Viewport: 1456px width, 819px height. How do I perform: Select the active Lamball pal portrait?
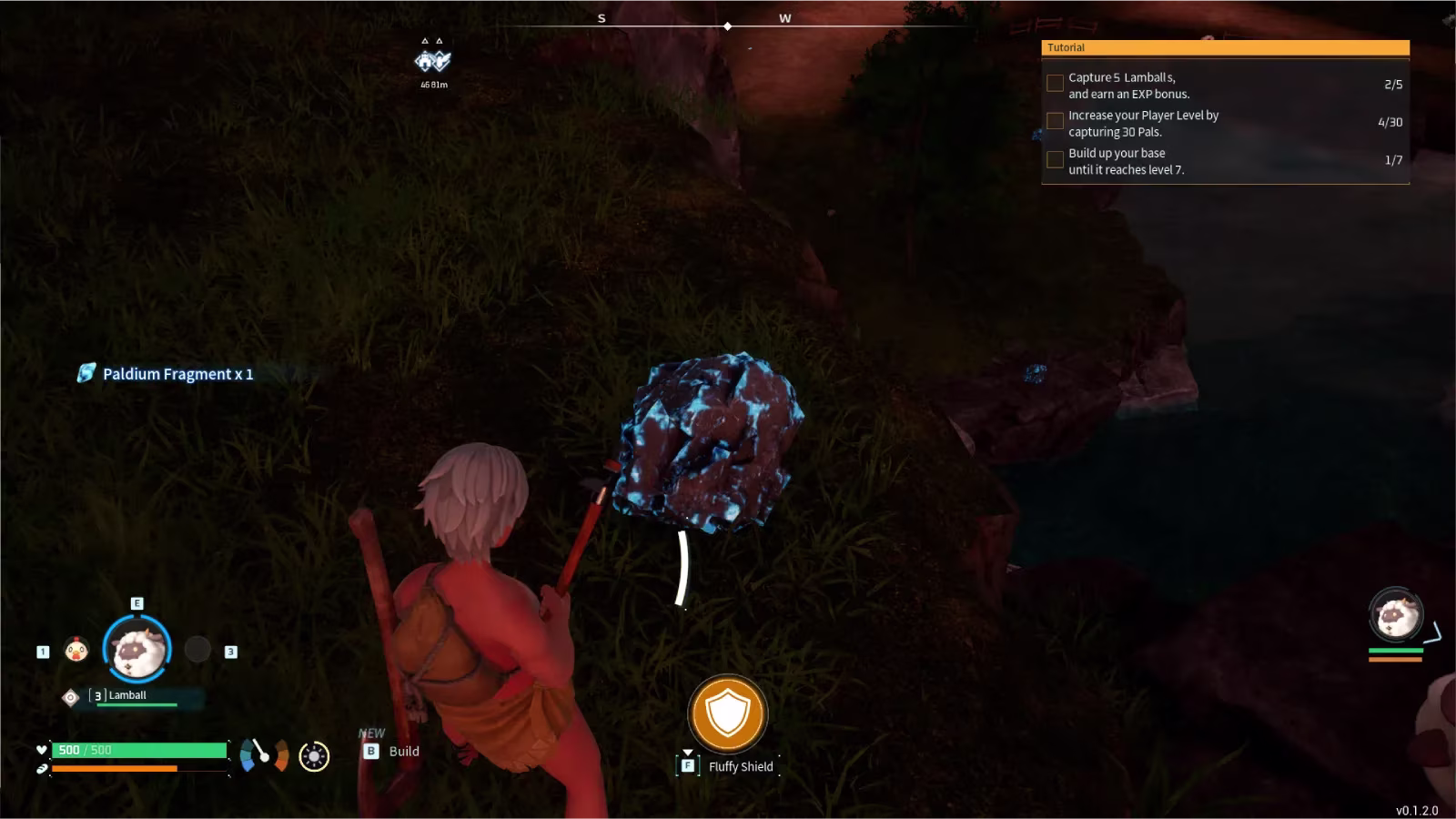pyautogui.click(x=136, y=649)
